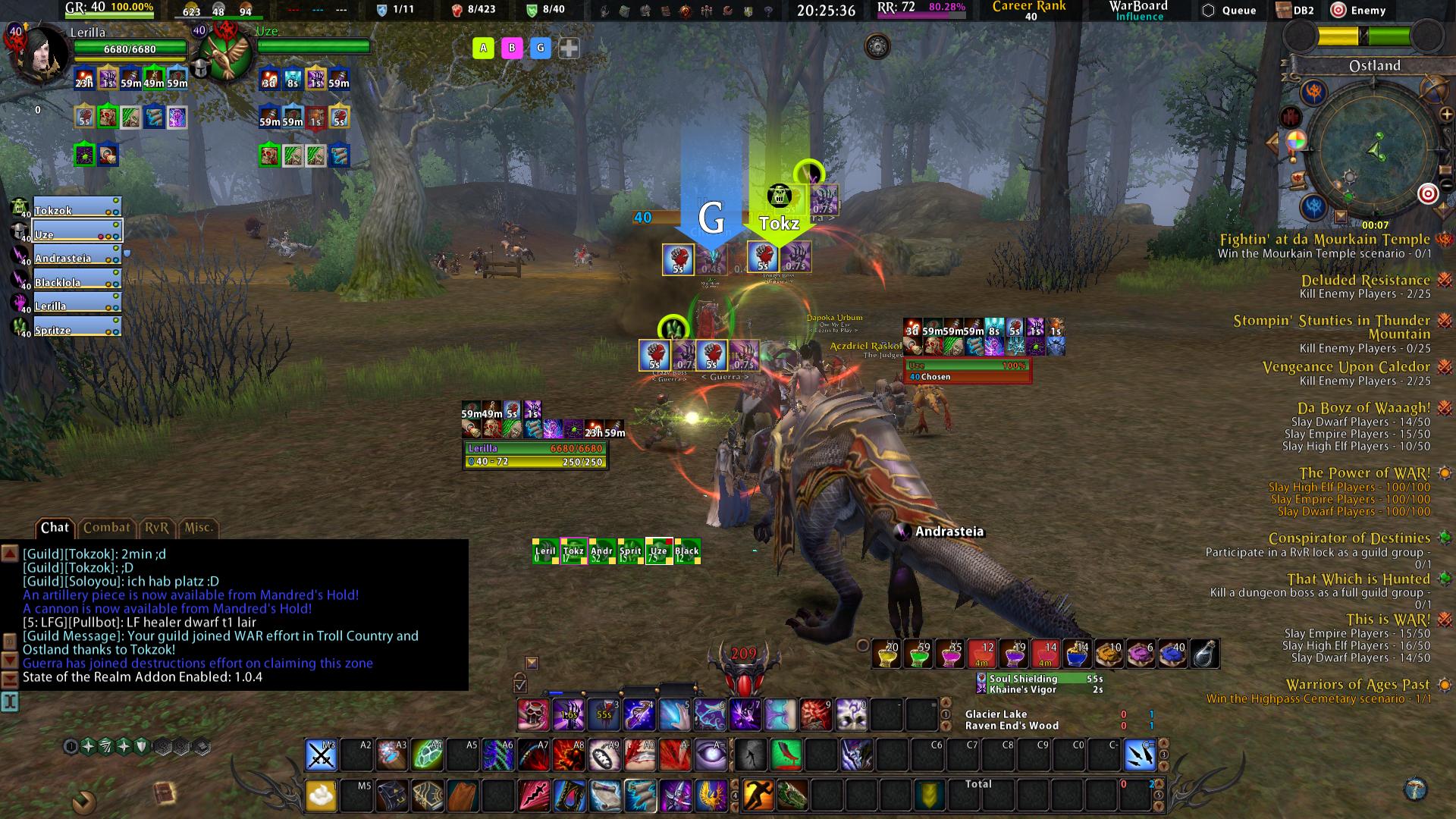The image size is (1456, 819).
Task: Open the world map globe icon
Action: coord(1433,88)
